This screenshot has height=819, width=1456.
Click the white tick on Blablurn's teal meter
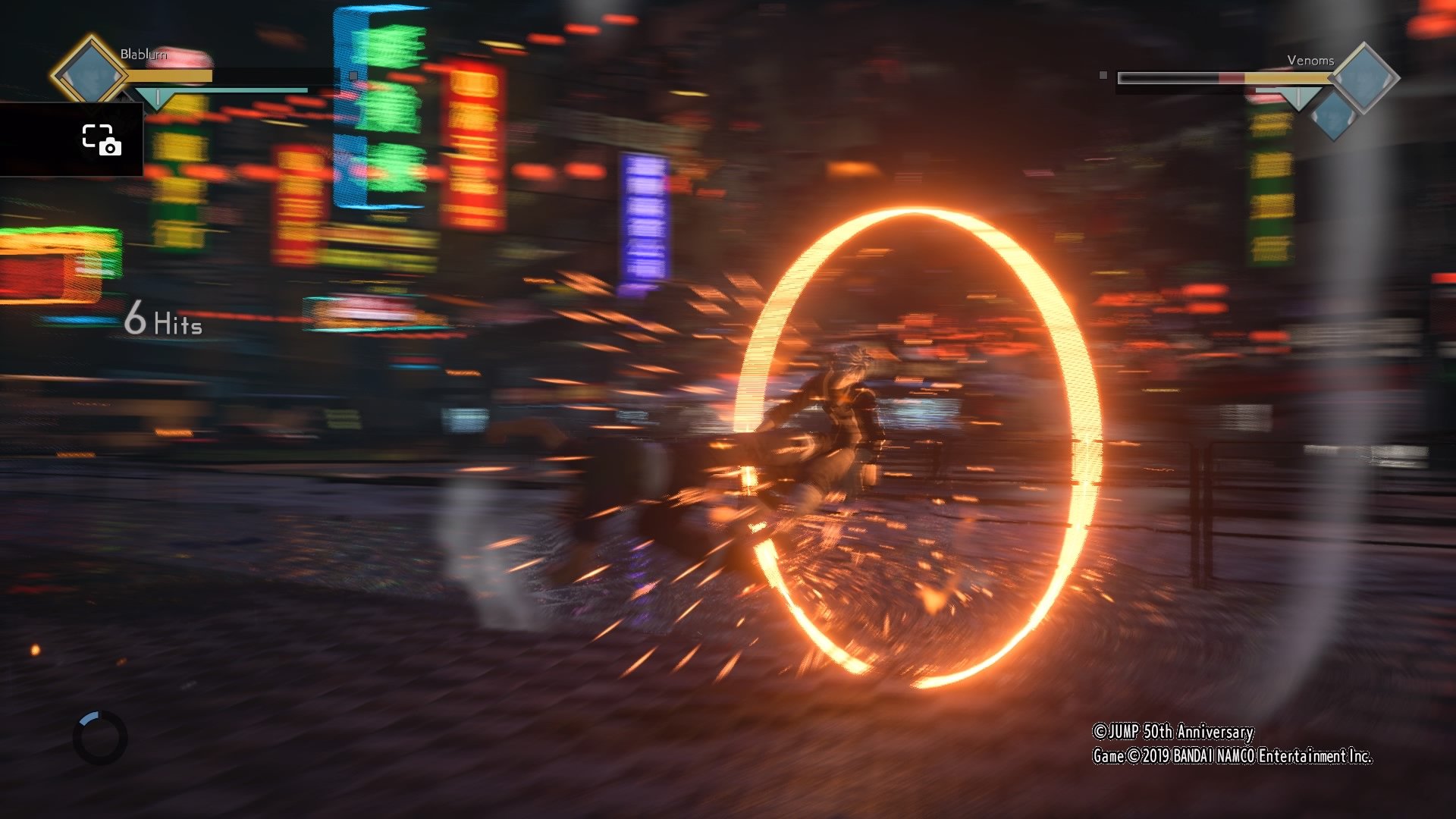click(158, 96)
